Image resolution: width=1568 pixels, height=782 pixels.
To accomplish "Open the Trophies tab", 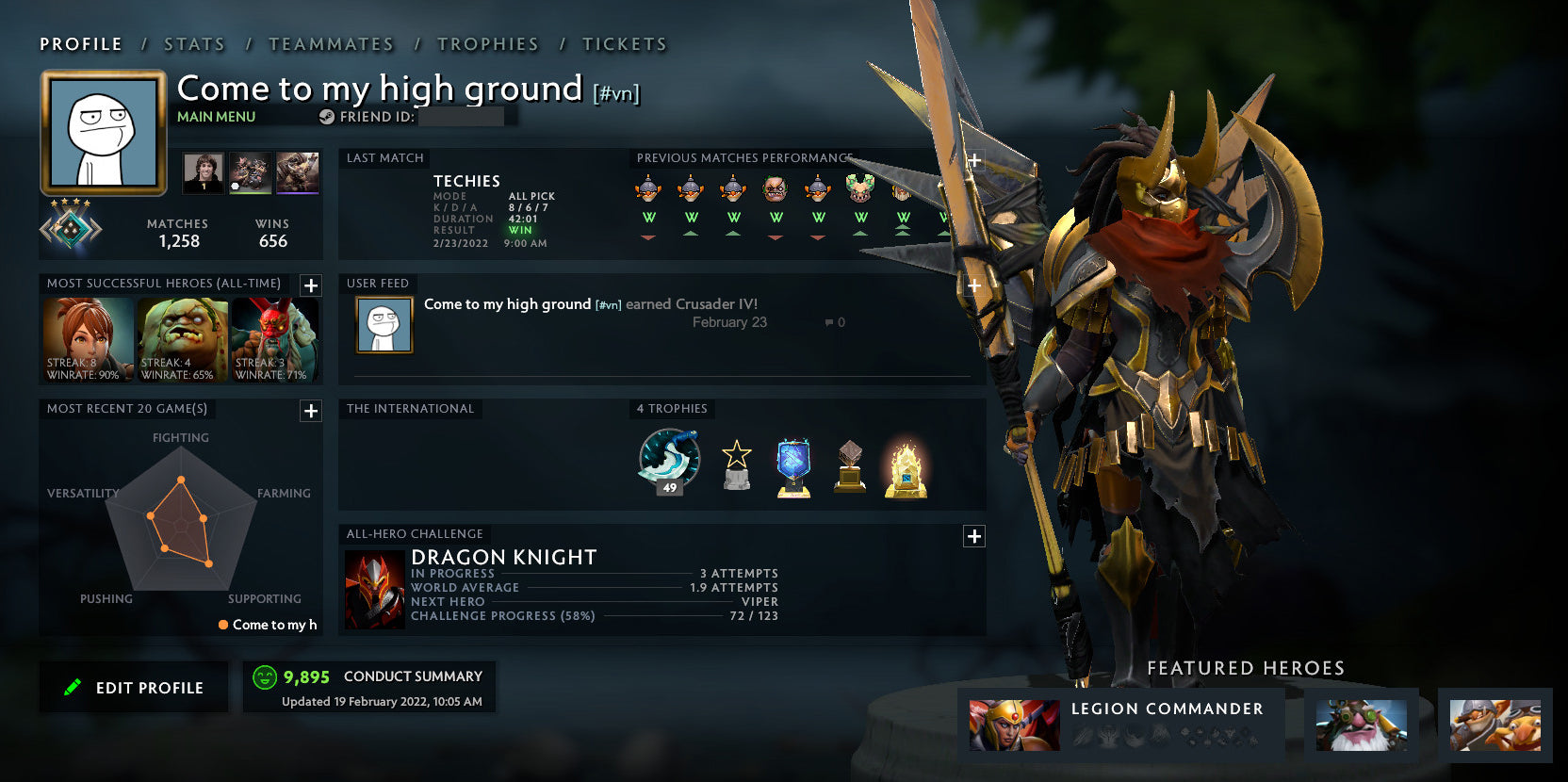I will [x=488, y=43].
